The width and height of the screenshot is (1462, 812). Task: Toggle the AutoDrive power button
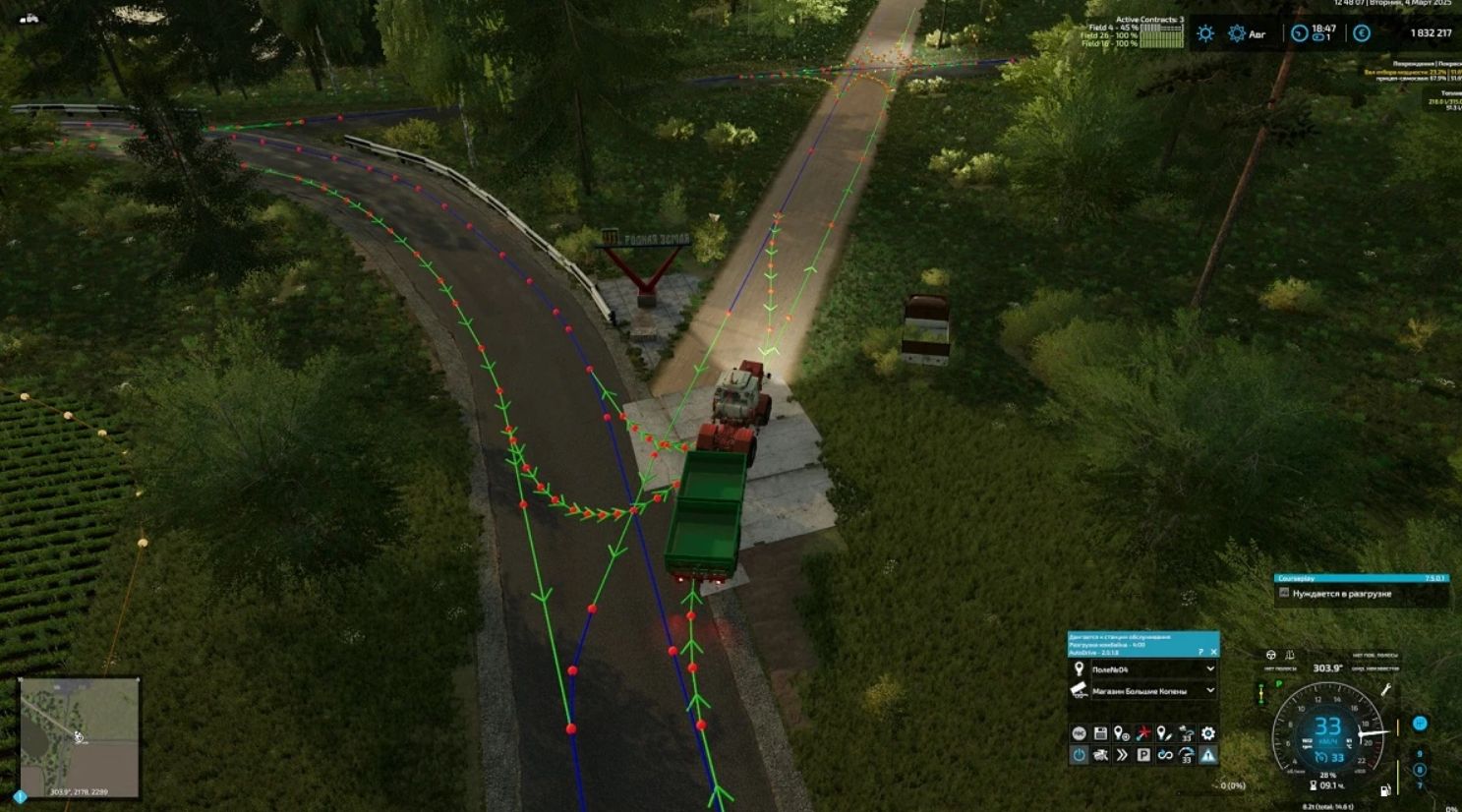(1079, 755)
